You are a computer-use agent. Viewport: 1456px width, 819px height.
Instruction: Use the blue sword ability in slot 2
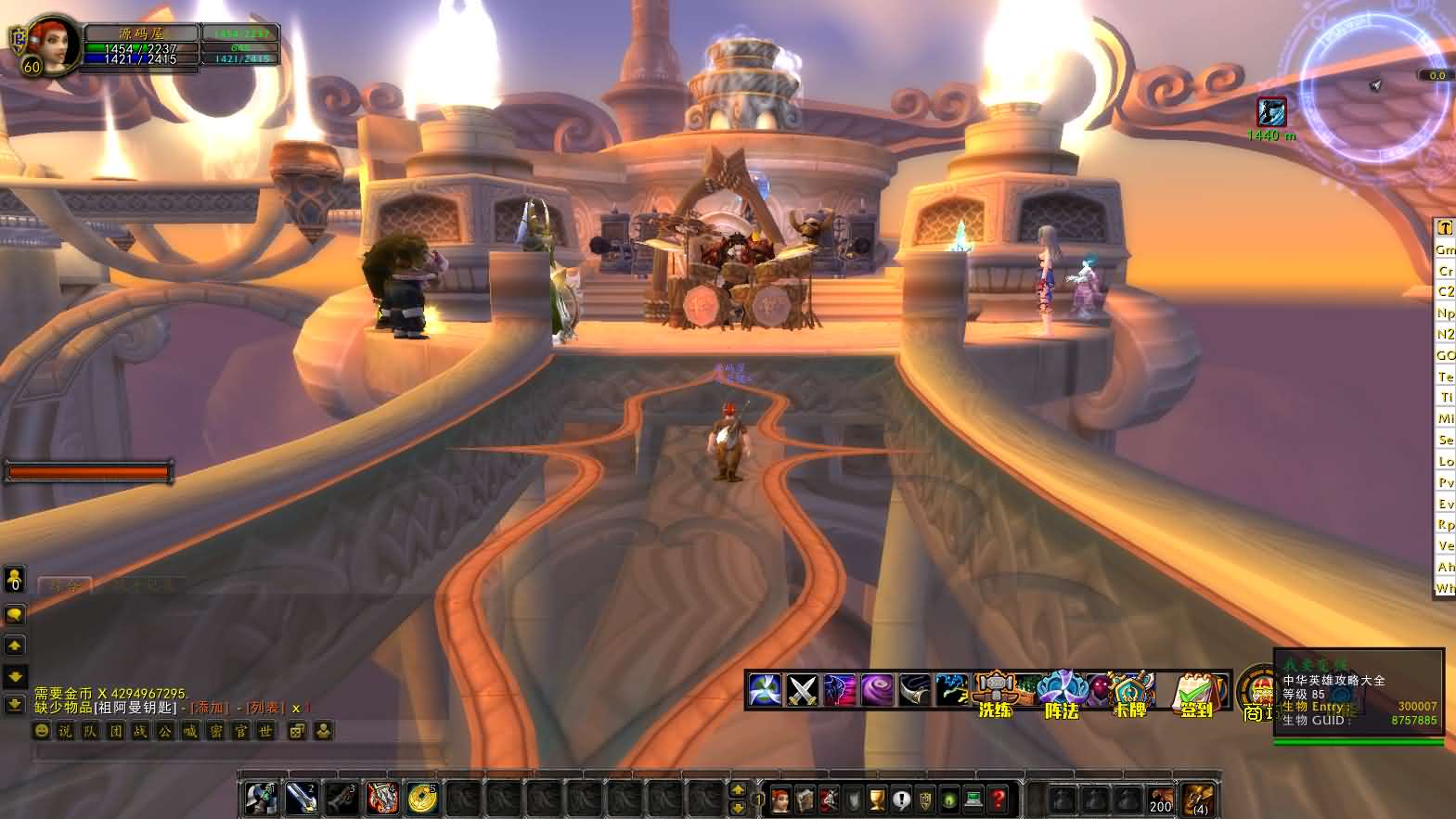point(301,798)
